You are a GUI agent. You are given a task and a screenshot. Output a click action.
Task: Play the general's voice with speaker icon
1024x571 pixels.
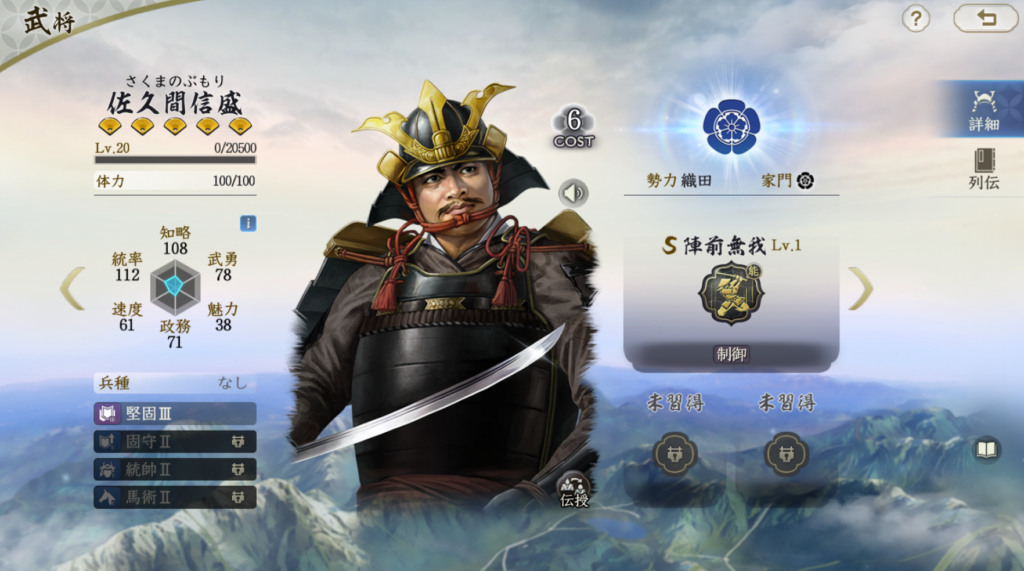[573, 192]
